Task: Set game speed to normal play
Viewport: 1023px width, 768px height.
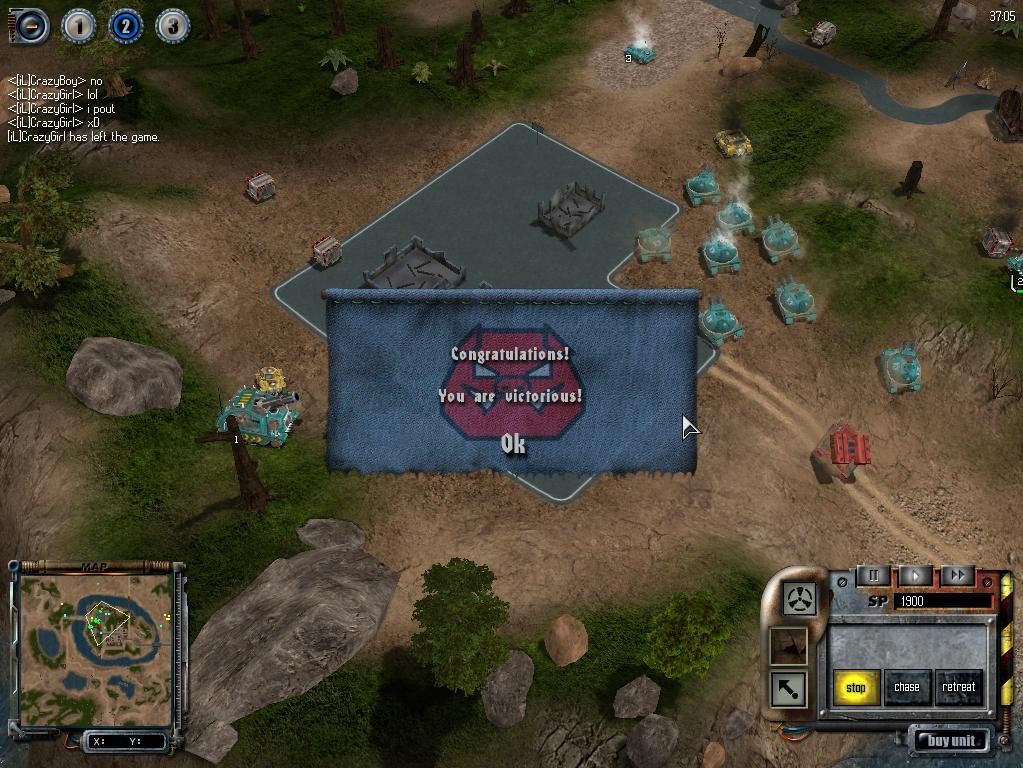Action: point(915,576)
